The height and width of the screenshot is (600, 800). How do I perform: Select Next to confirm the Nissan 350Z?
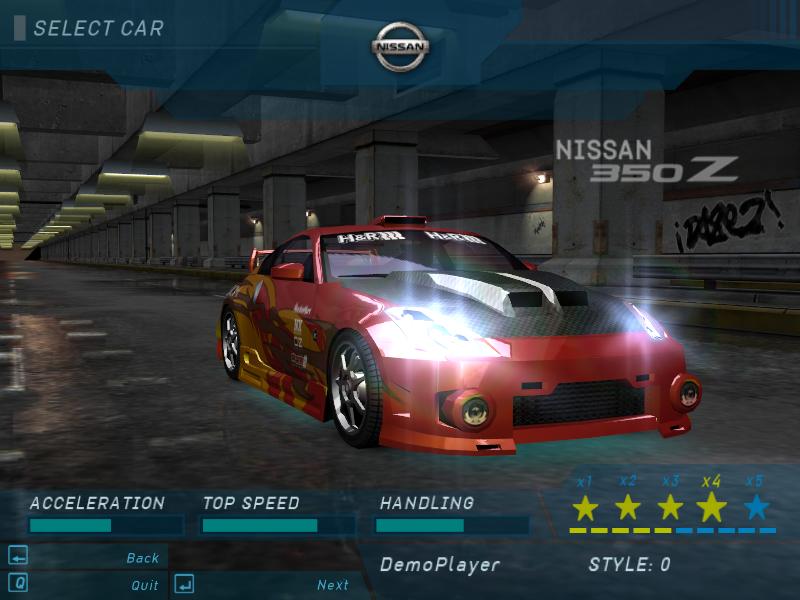[x=333, y=585]
